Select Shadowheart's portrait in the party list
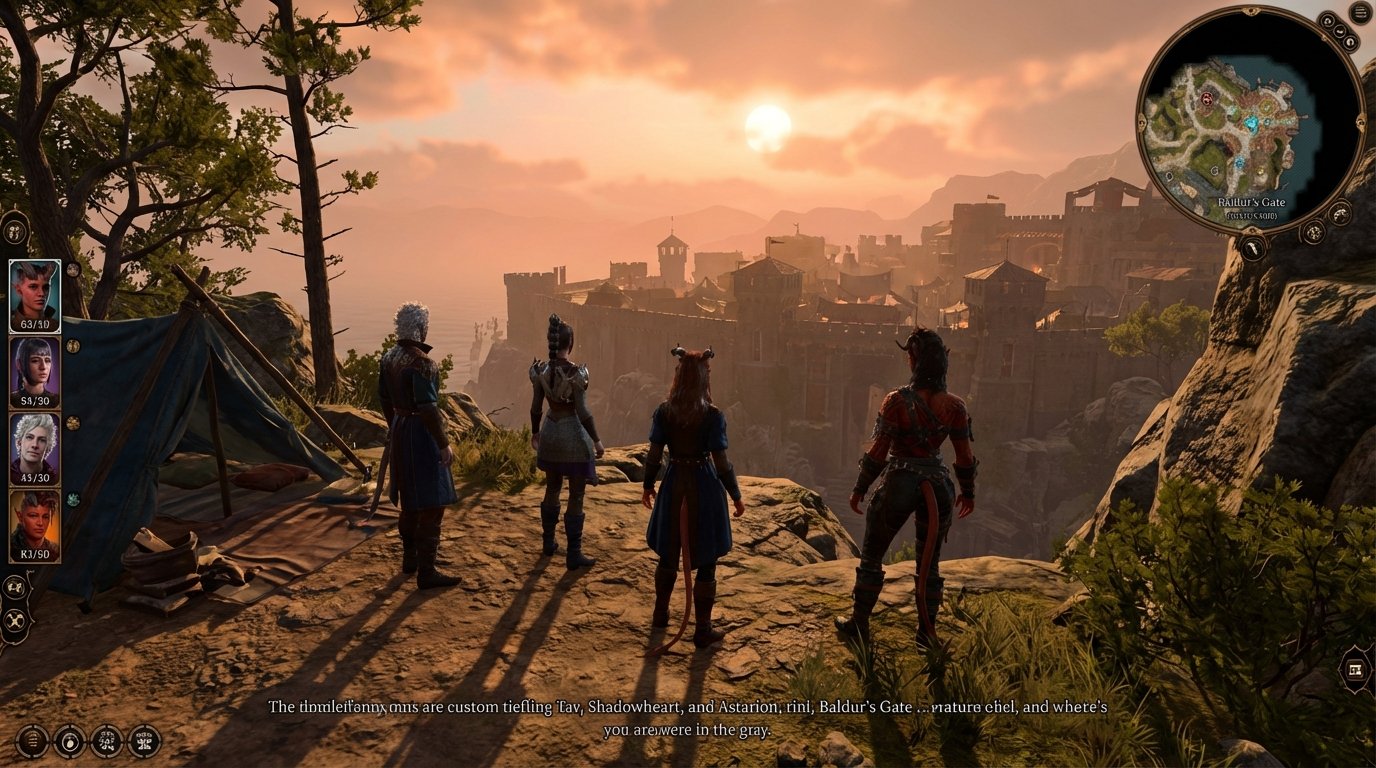 click(33, 368)
